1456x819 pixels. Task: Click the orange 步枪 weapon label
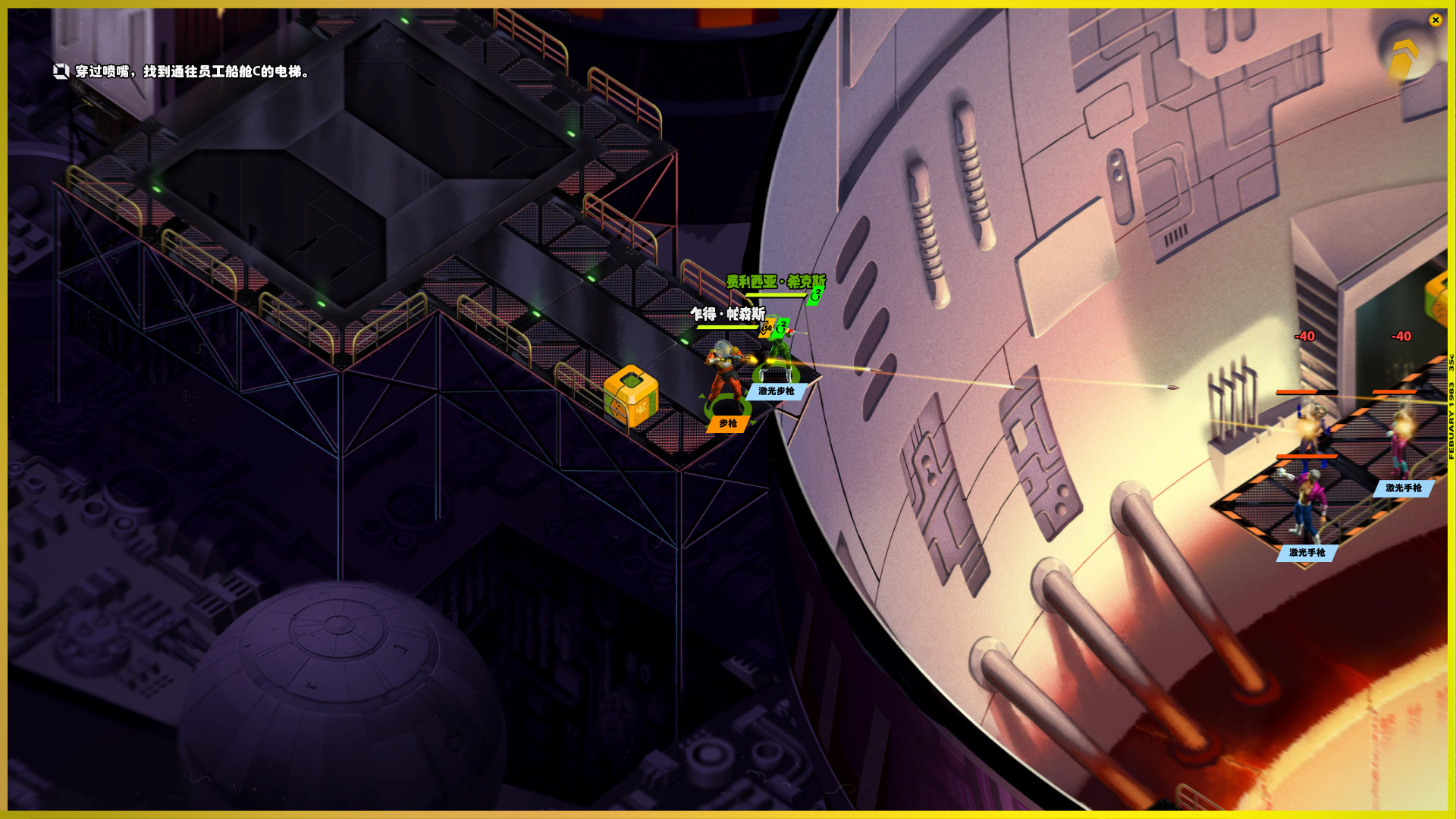tap(728, 424)
